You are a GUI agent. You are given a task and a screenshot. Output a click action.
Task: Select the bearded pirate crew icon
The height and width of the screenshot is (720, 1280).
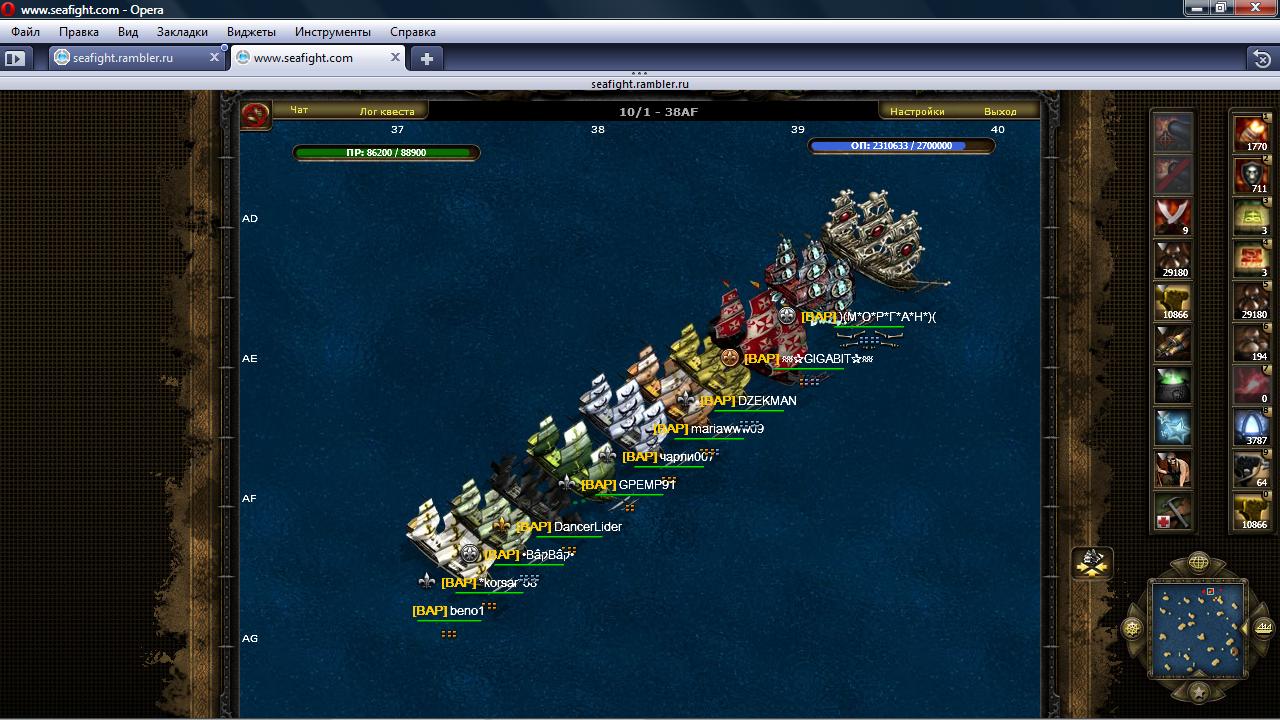(x=1173, y=469)
